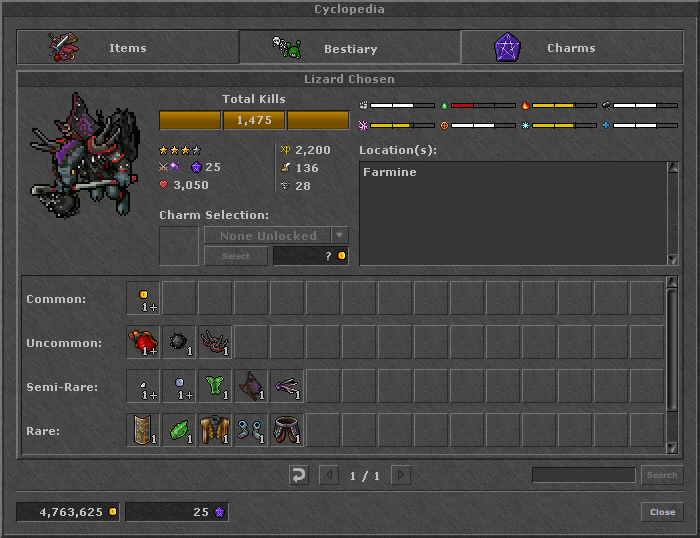Switch to the Charms tab
Image resolution: width=700 pixels, height=538 pixels.
pos(570,48)
